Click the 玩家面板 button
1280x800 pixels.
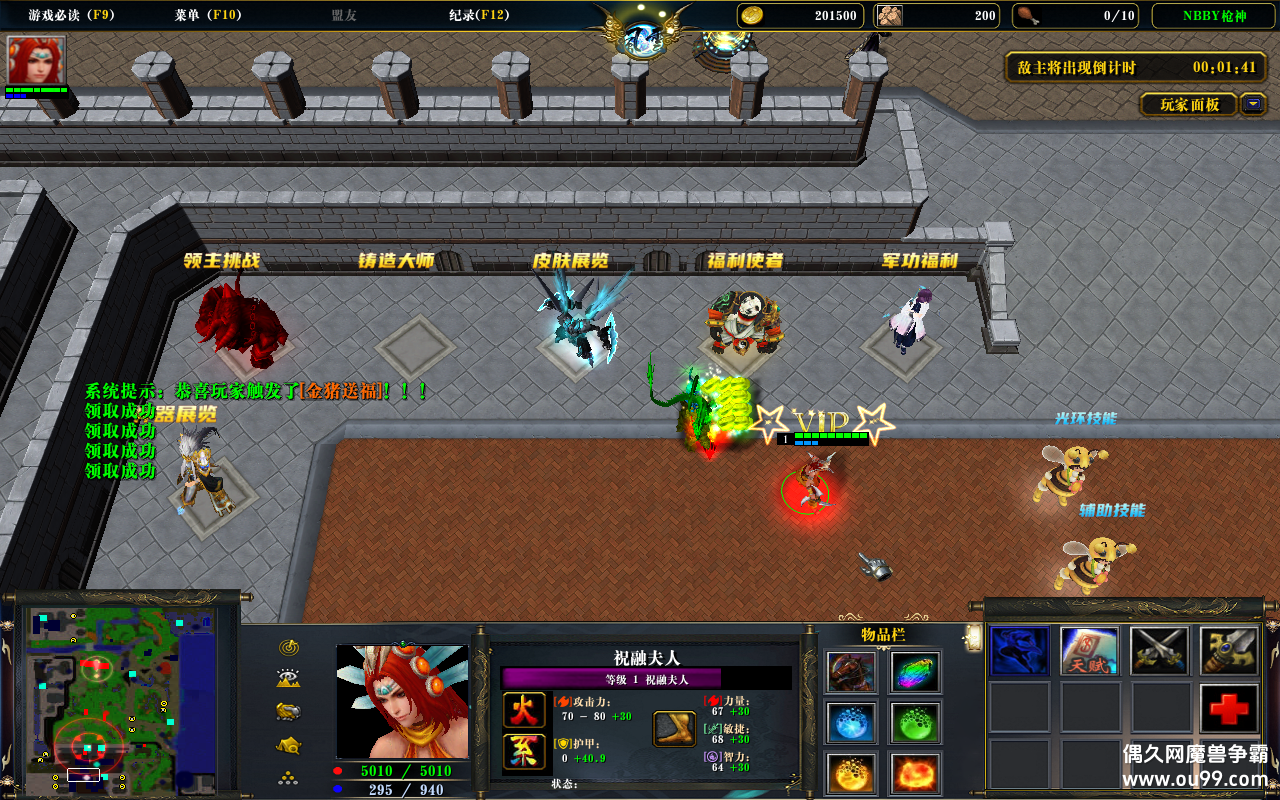click(x=1189, y=104)
